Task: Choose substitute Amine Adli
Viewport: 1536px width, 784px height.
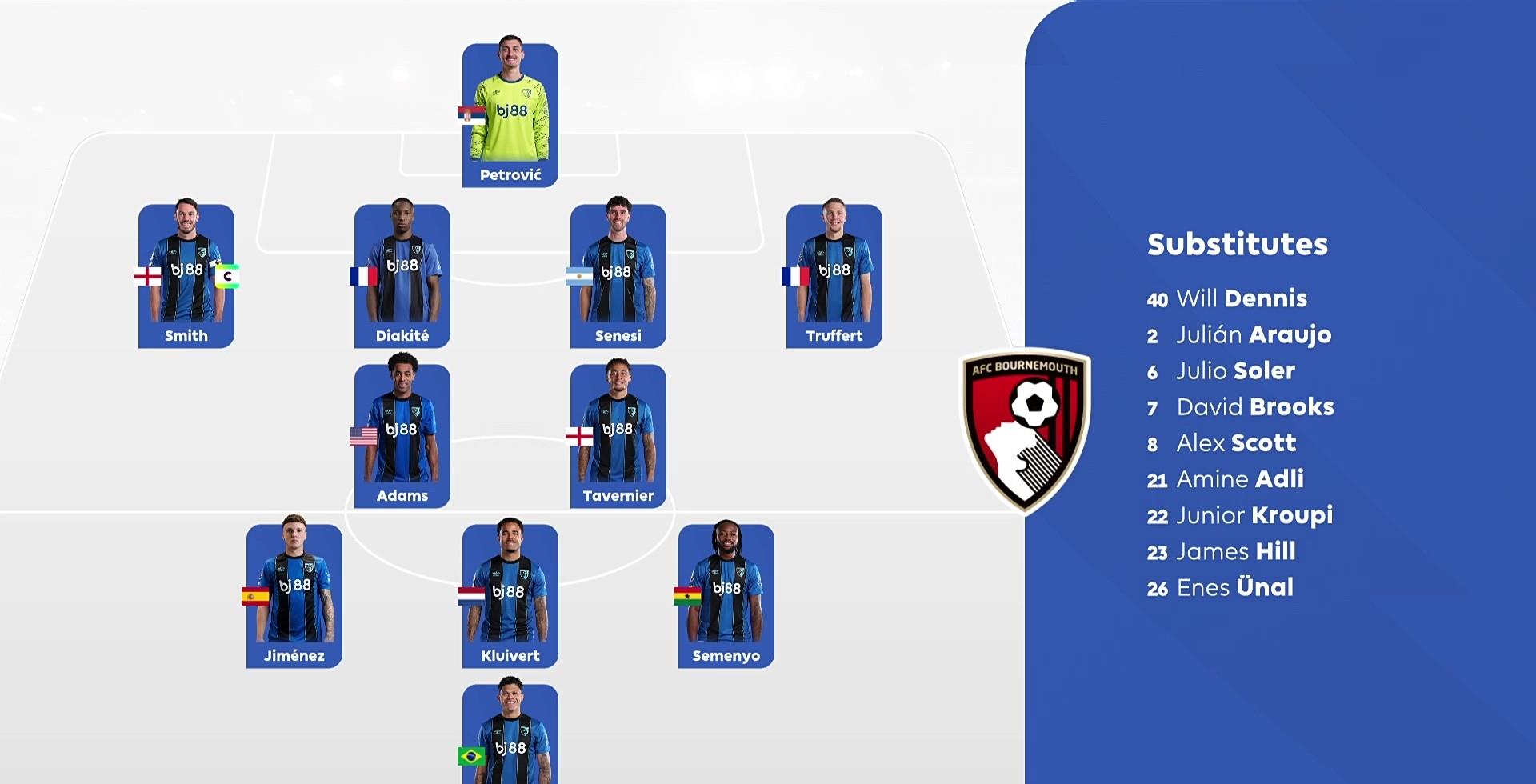Action: click(x=1225, y=479)
